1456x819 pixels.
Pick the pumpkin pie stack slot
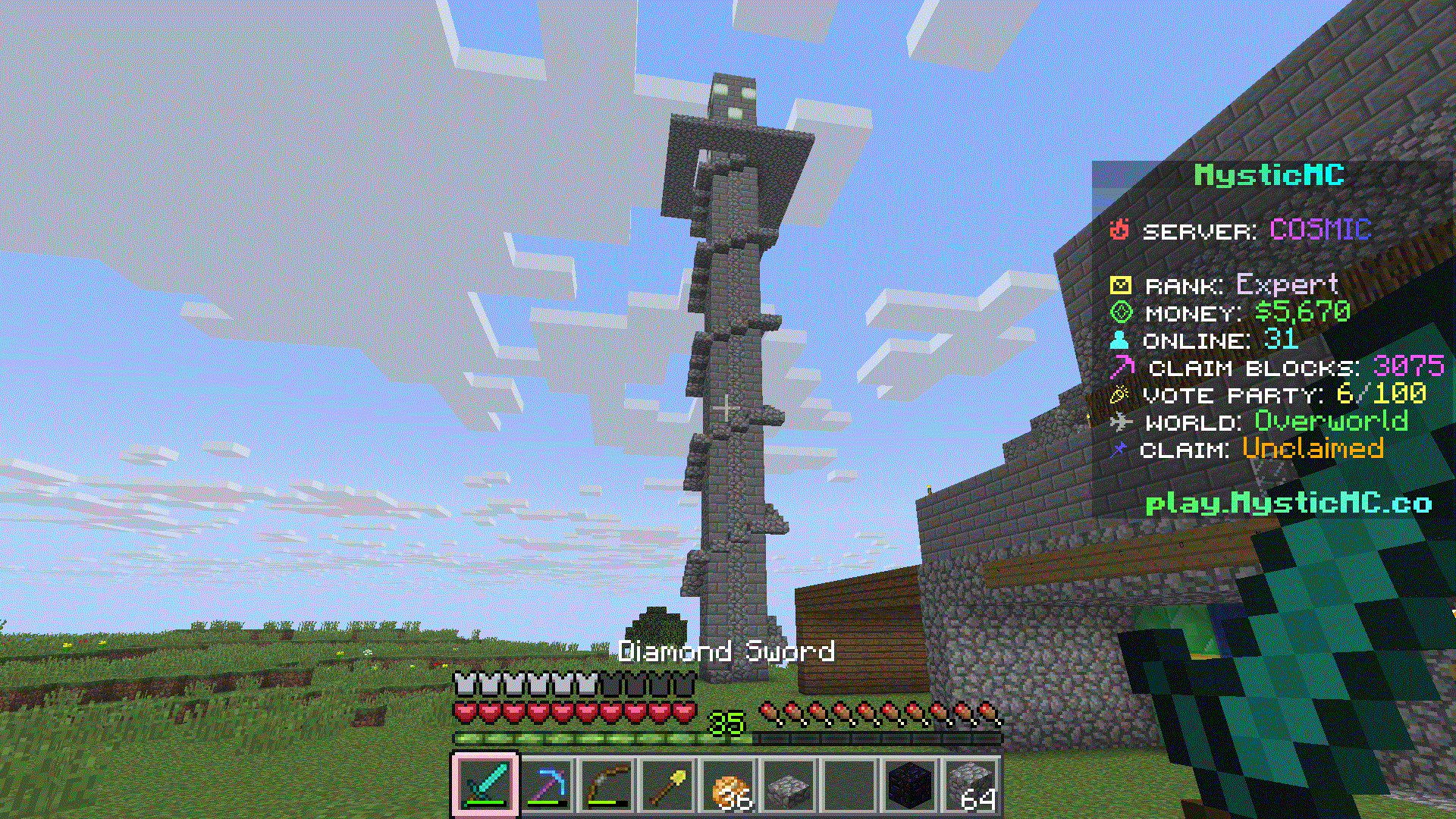click(x=728, y=785)
